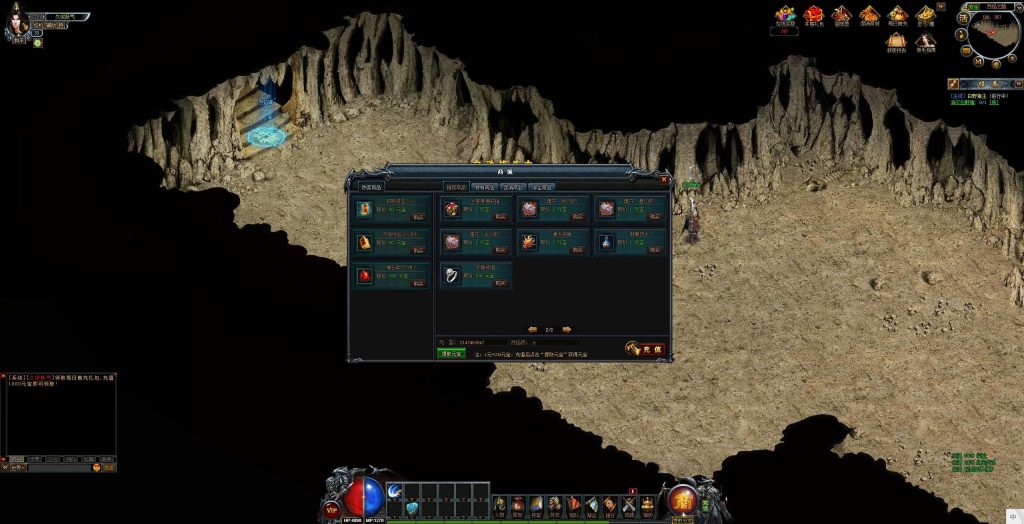Viewport: 1024px width, 524px height.
Task: Open the VIP badge near health orb
Action: coord(331,509)
